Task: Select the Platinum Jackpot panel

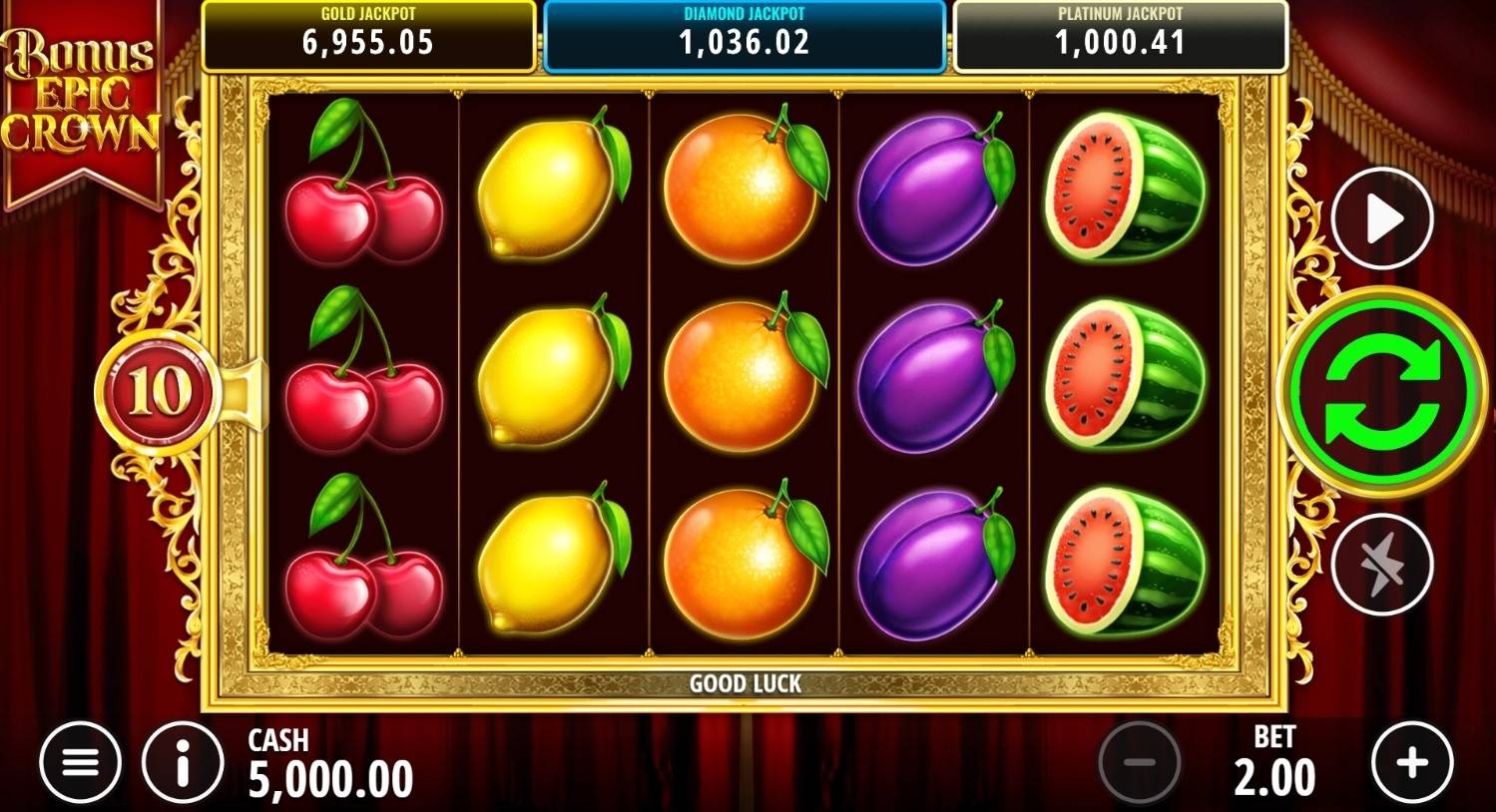Action: click(x=1120, y=35)
